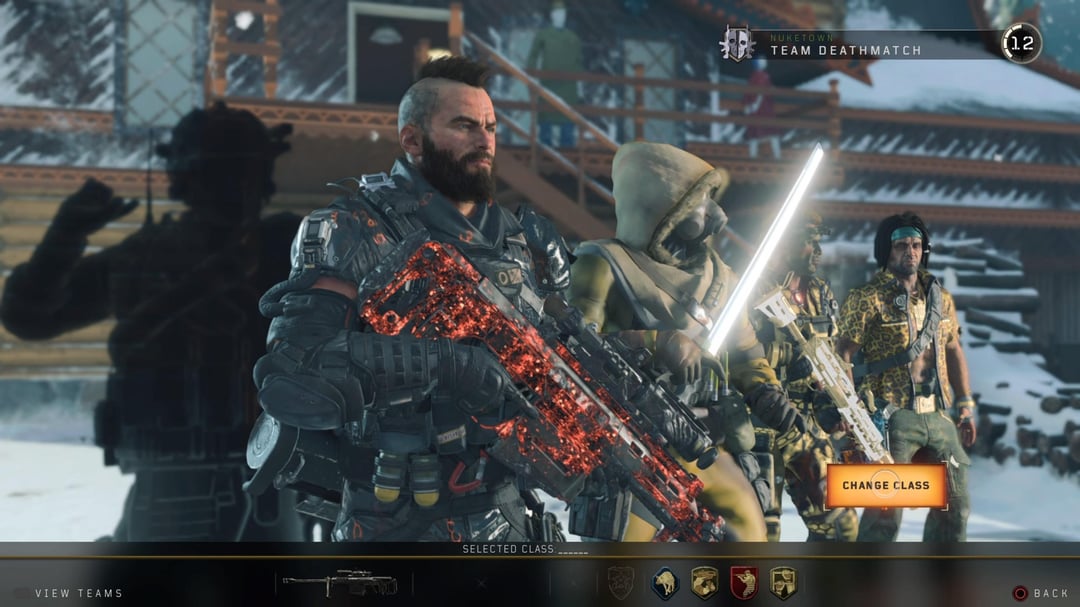This screenshot has width=1080, height=607.
Task: Go back using the Back label
Action: pos(1050,593)
